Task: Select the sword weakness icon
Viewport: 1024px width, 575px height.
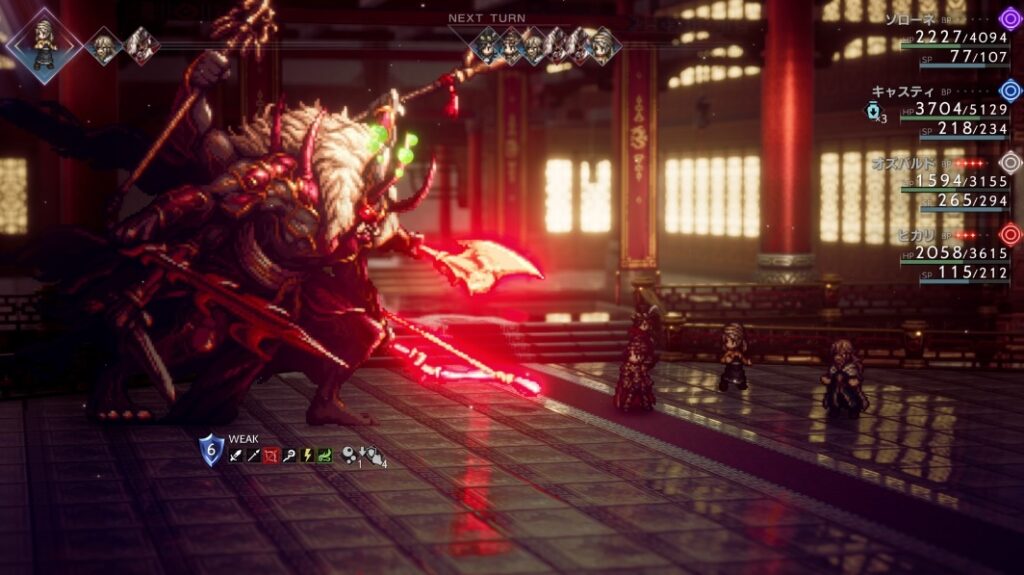Action: pos(236,456)
